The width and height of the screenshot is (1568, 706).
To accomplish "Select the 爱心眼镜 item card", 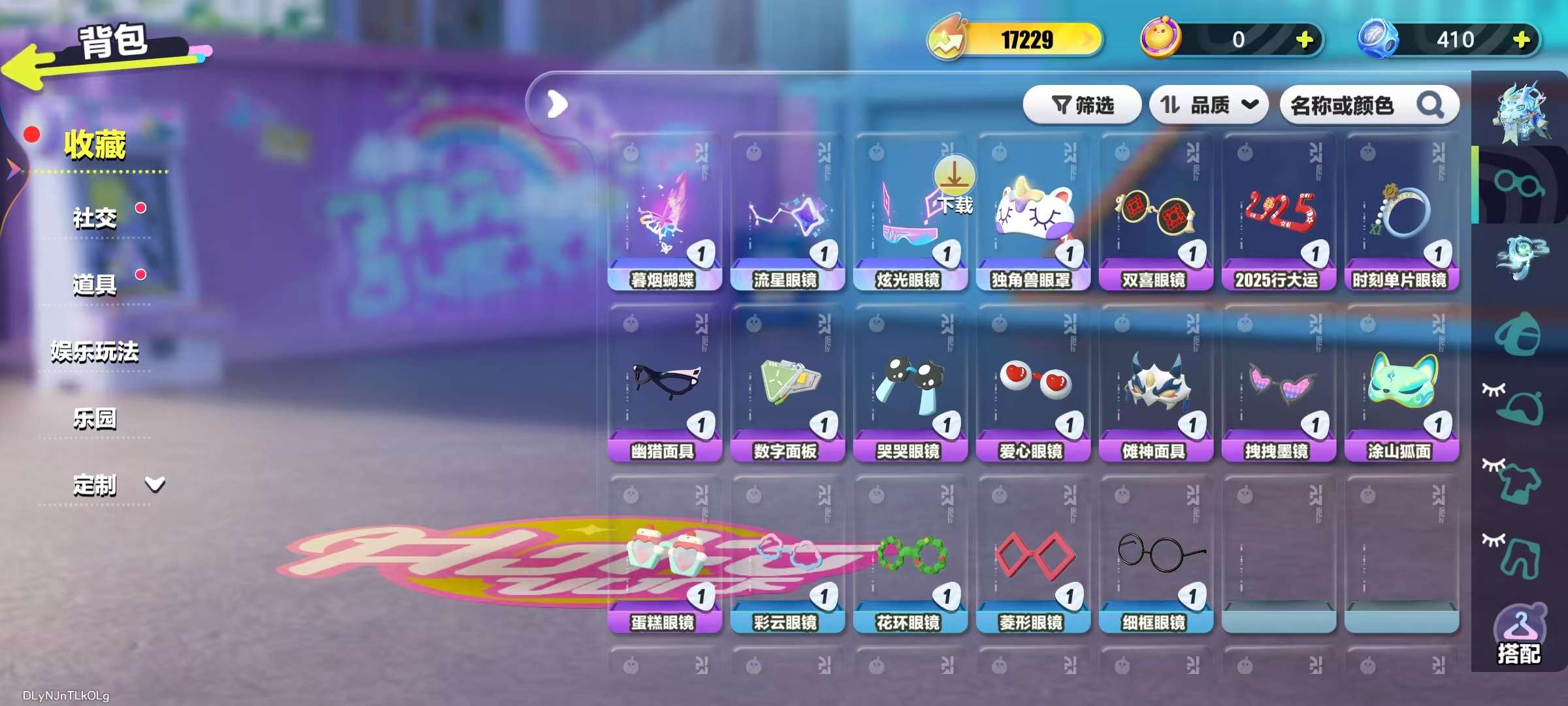I will point(1033,387).
